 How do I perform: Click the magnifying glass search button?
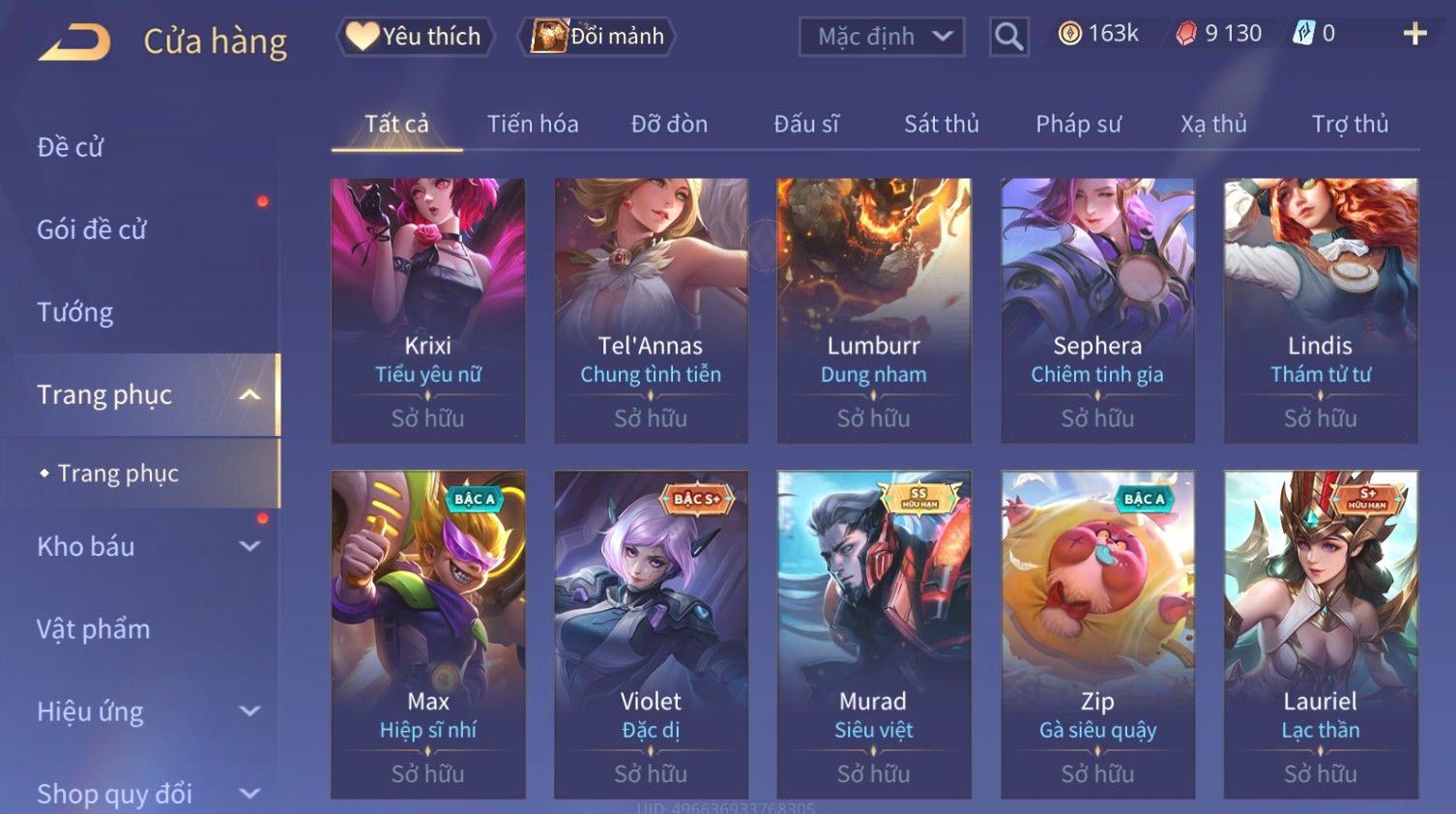point(1008,37)
